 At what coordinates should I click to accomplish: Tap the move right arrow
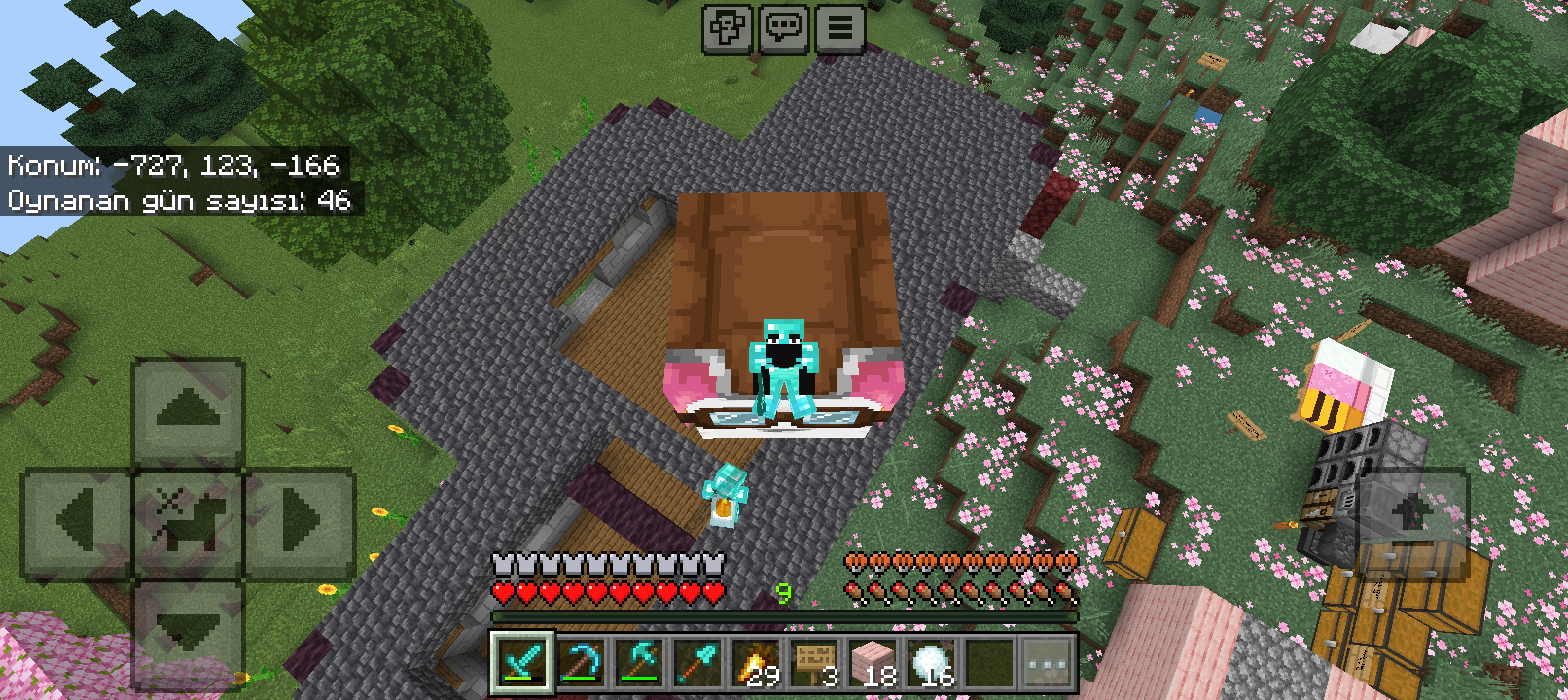[x=300, y=522]
